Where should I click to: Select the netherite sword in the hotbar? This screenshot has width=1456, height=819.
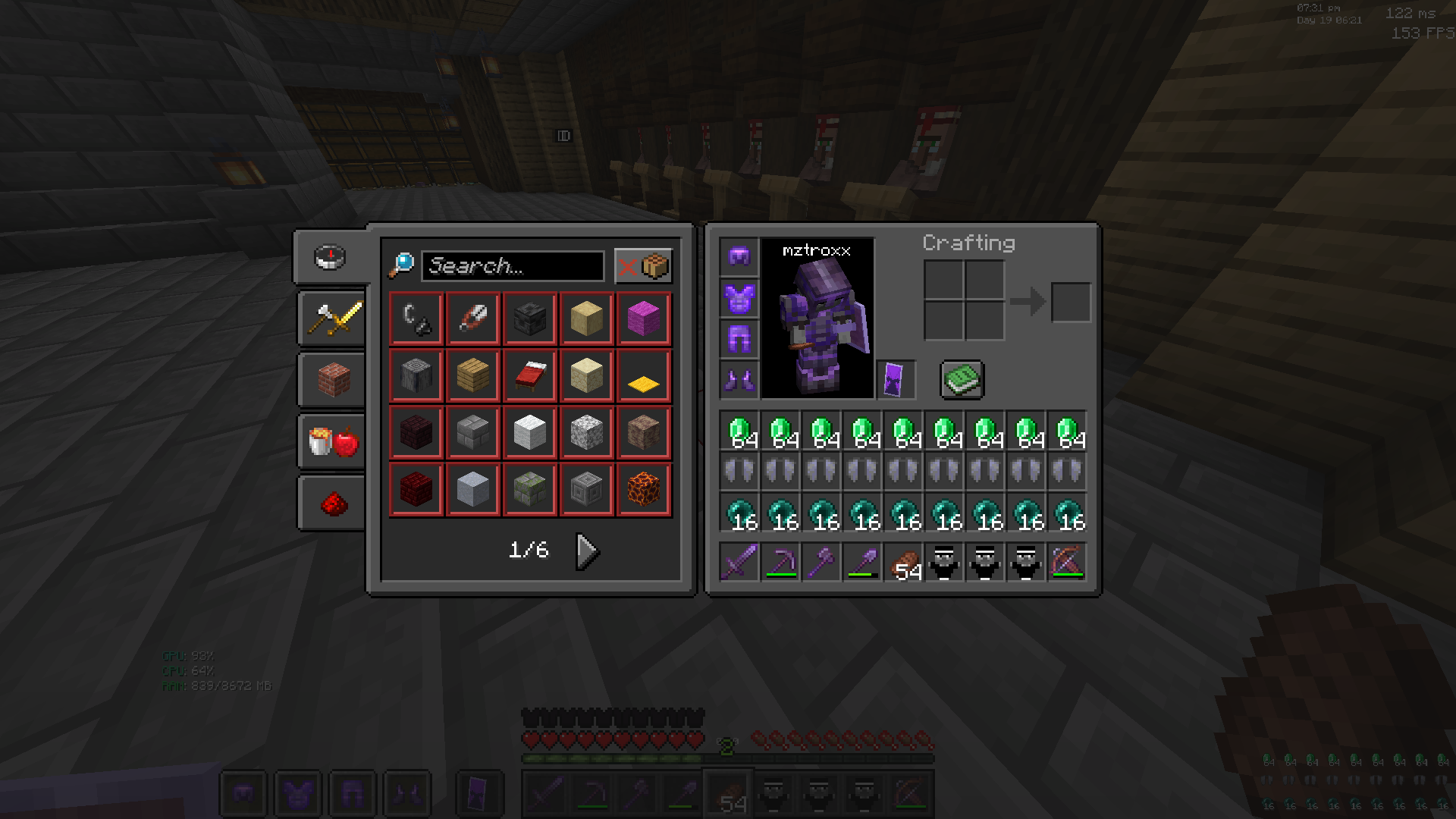pyautogui.click(x=739, y=563)
